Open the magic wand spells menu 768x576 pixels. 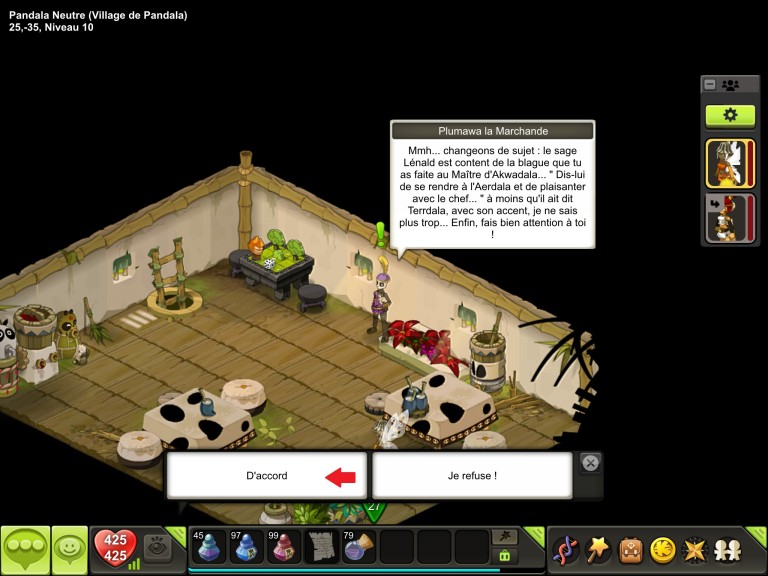[598, 549]
